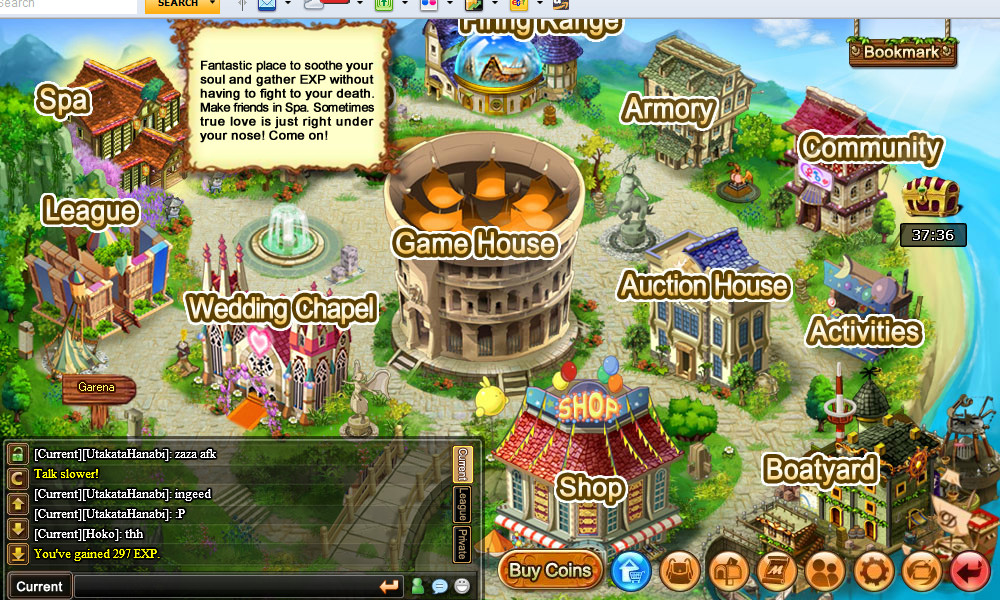Open the scroll with letter M icon
The image size is (1000, 600).
coord(777,572)
